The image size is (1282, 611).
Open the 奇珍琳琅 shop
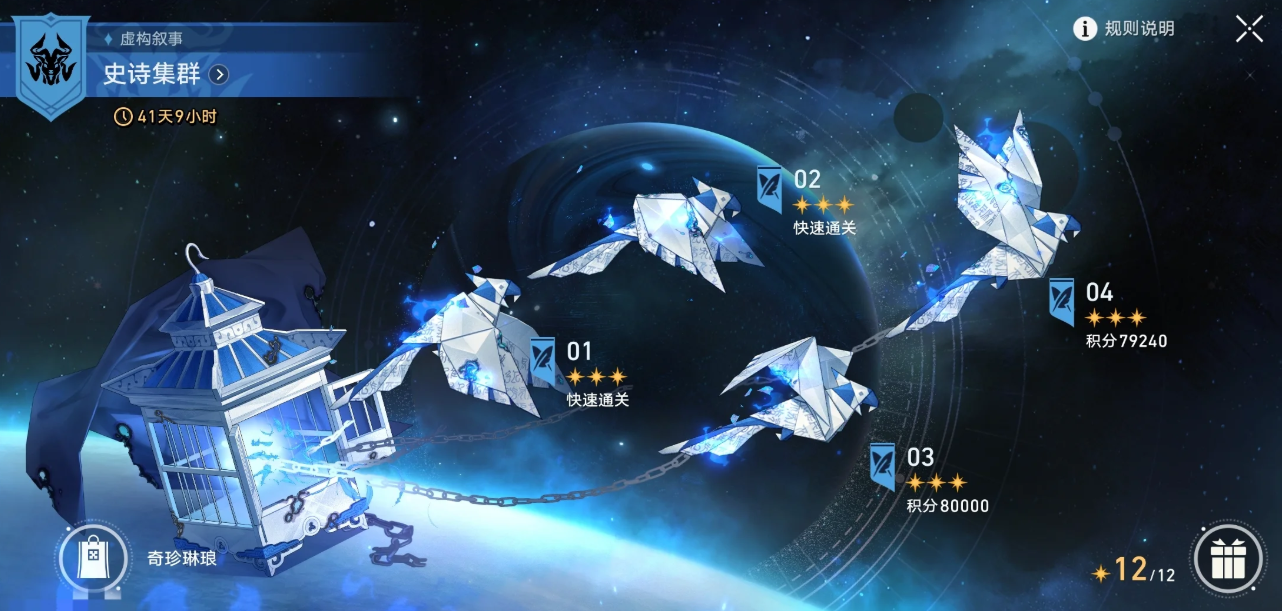(x=92, y=557)
